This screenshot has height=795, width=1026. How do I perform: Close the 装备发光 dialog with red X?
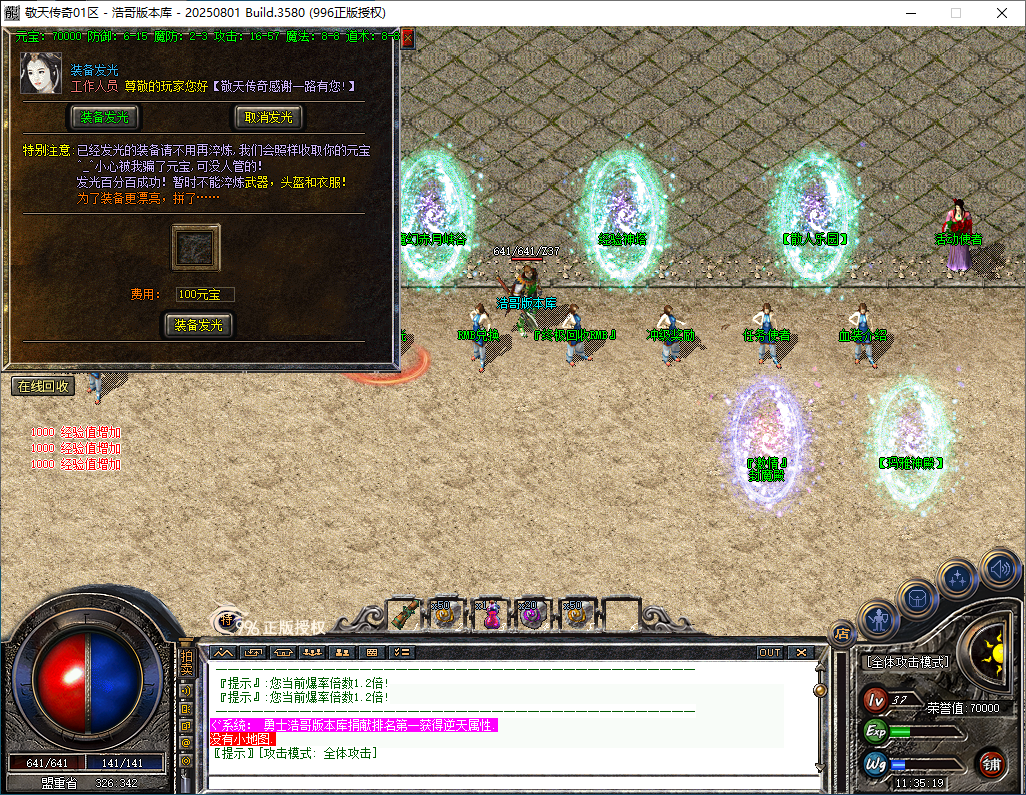[407, 38]
